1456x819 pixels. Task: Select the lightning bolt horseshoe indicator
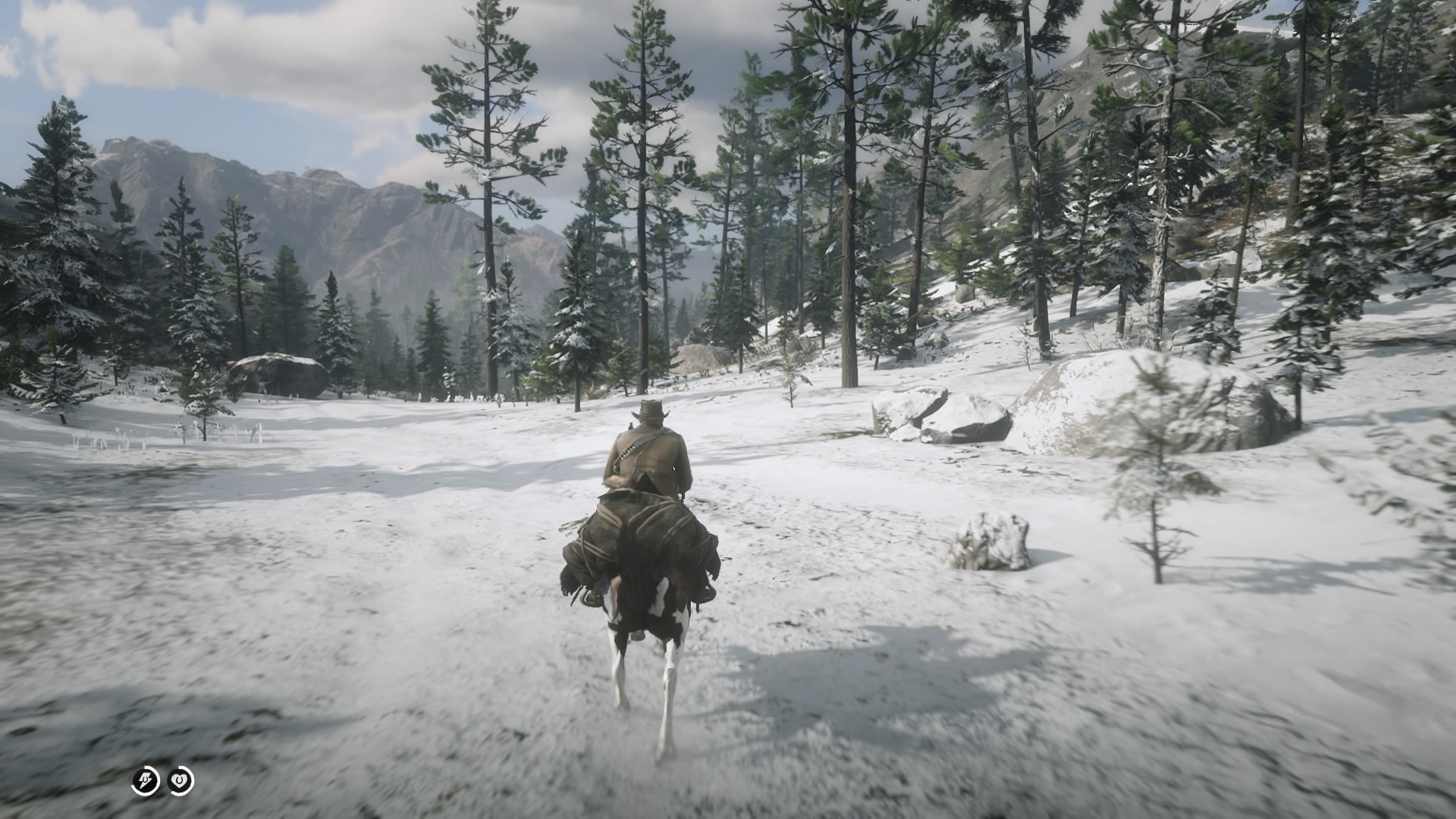point(145,780)
